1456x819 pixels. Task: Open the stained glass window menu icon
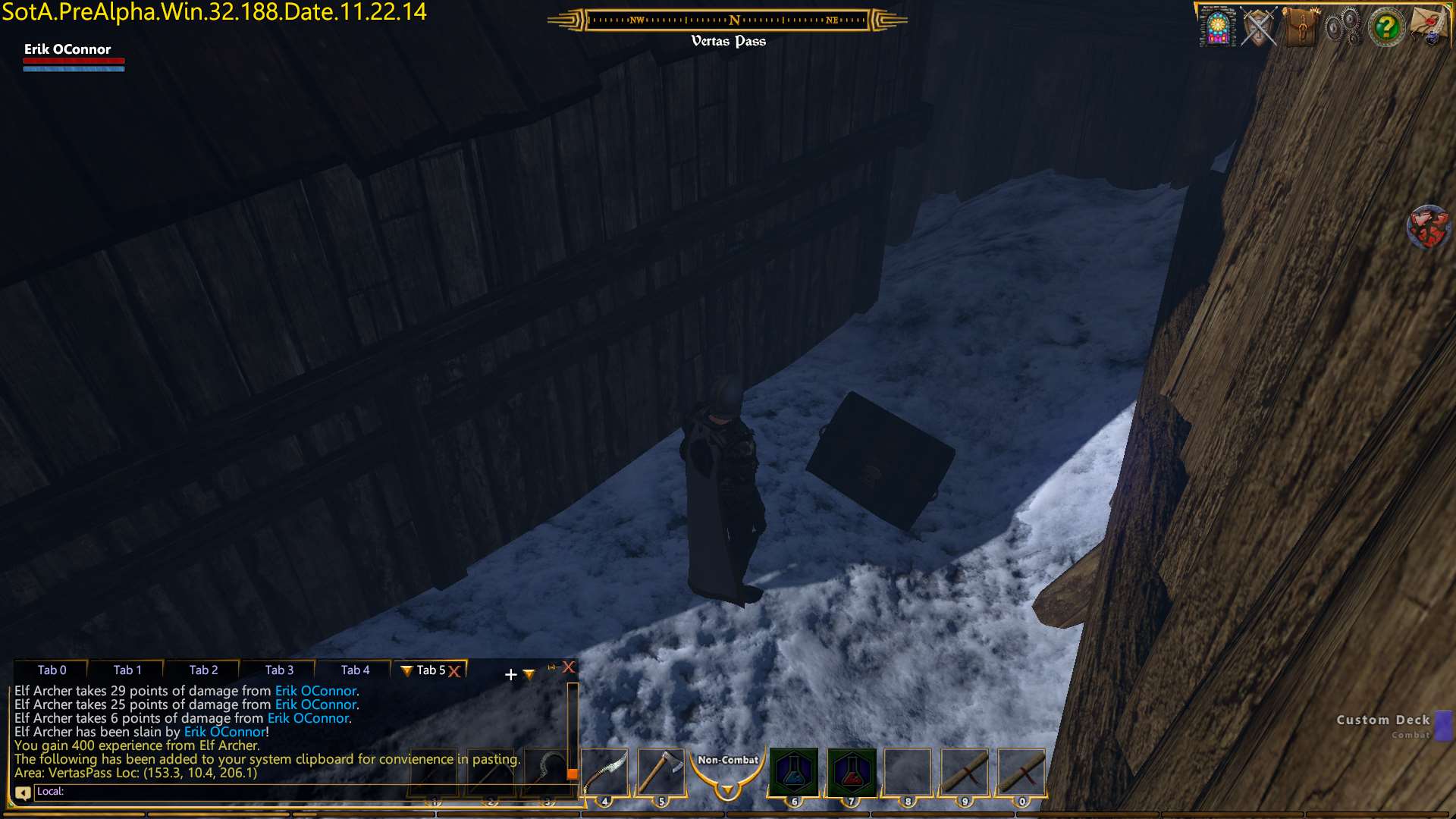1217,27
